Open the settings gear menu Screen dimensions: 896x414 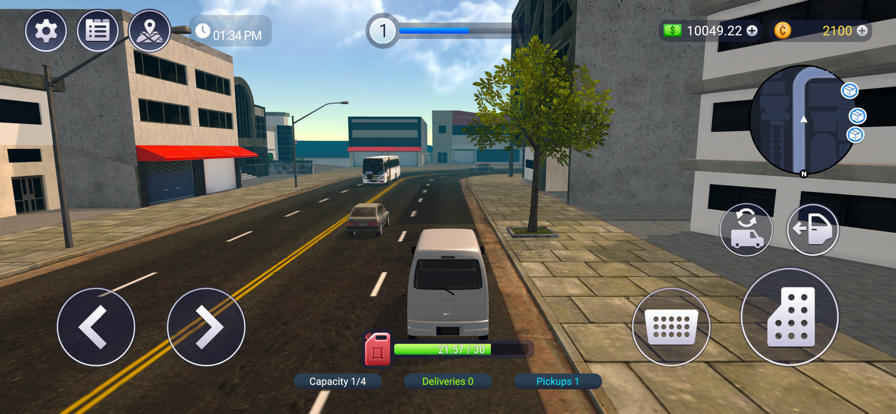(46, 31)
